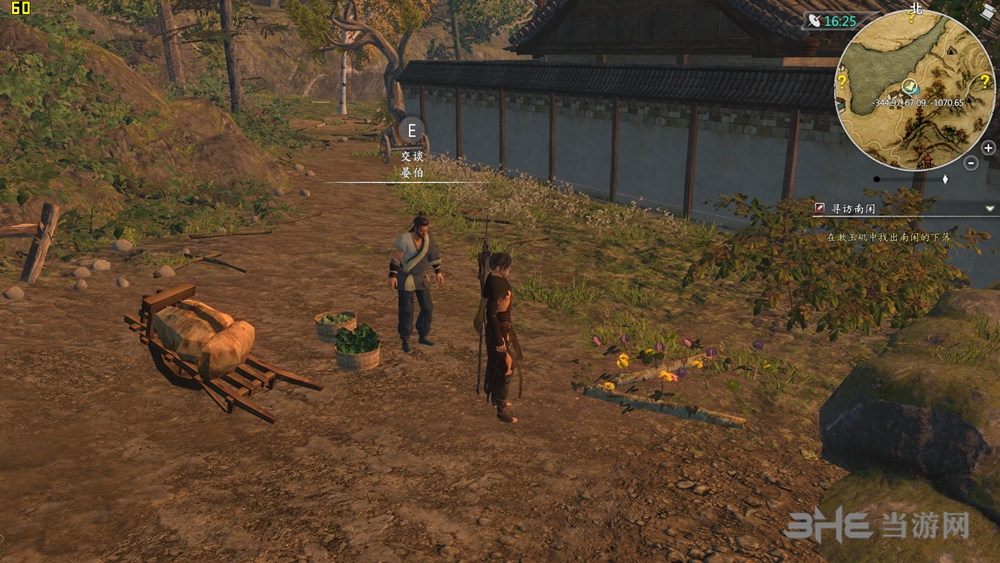
Task: Collapse the 寻访南闲 quest tracker arrow
Action: [989, 208]
